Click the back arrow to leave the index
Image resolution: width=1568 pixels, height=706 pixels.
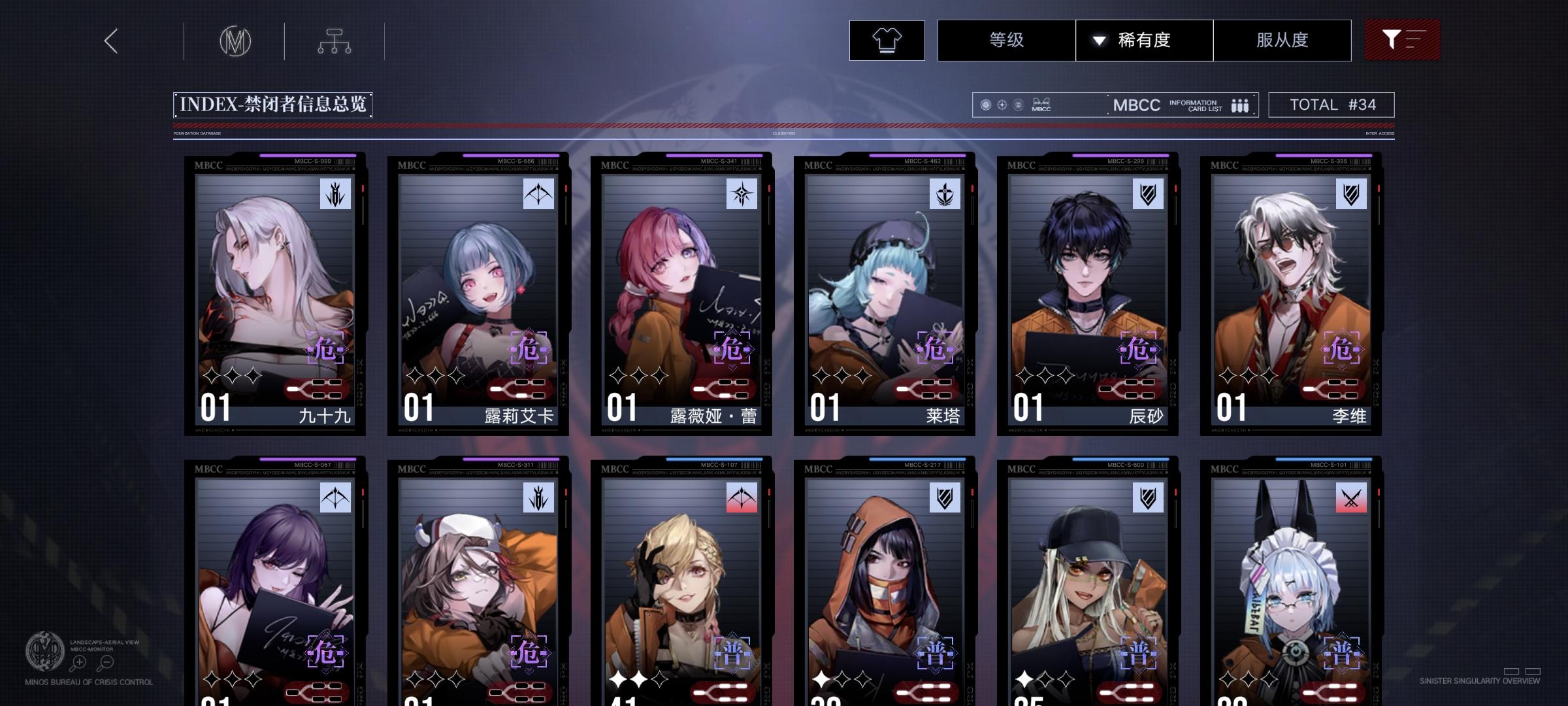pos(110,40)
